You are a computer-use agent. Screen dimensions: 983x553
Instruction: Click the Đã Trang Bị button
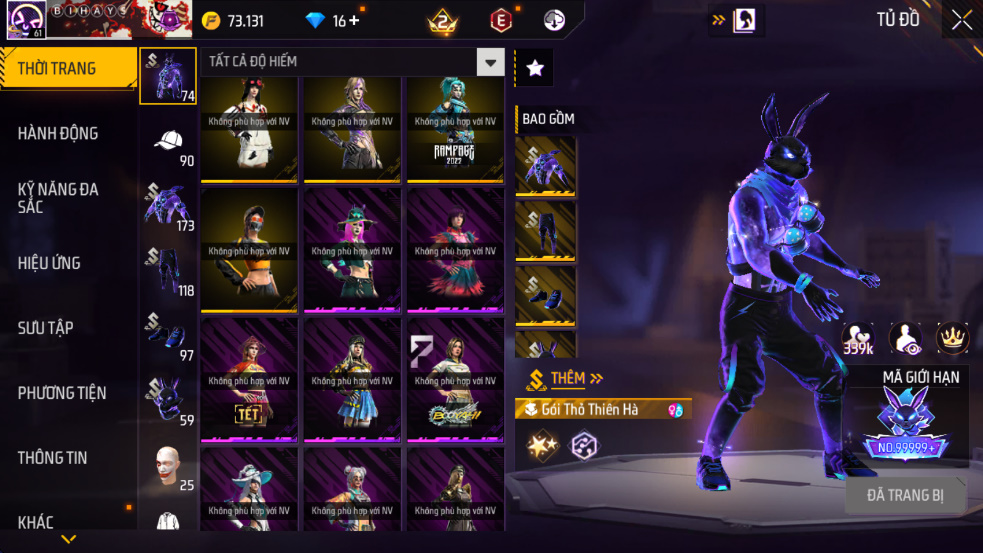click(x=904, y=495)
